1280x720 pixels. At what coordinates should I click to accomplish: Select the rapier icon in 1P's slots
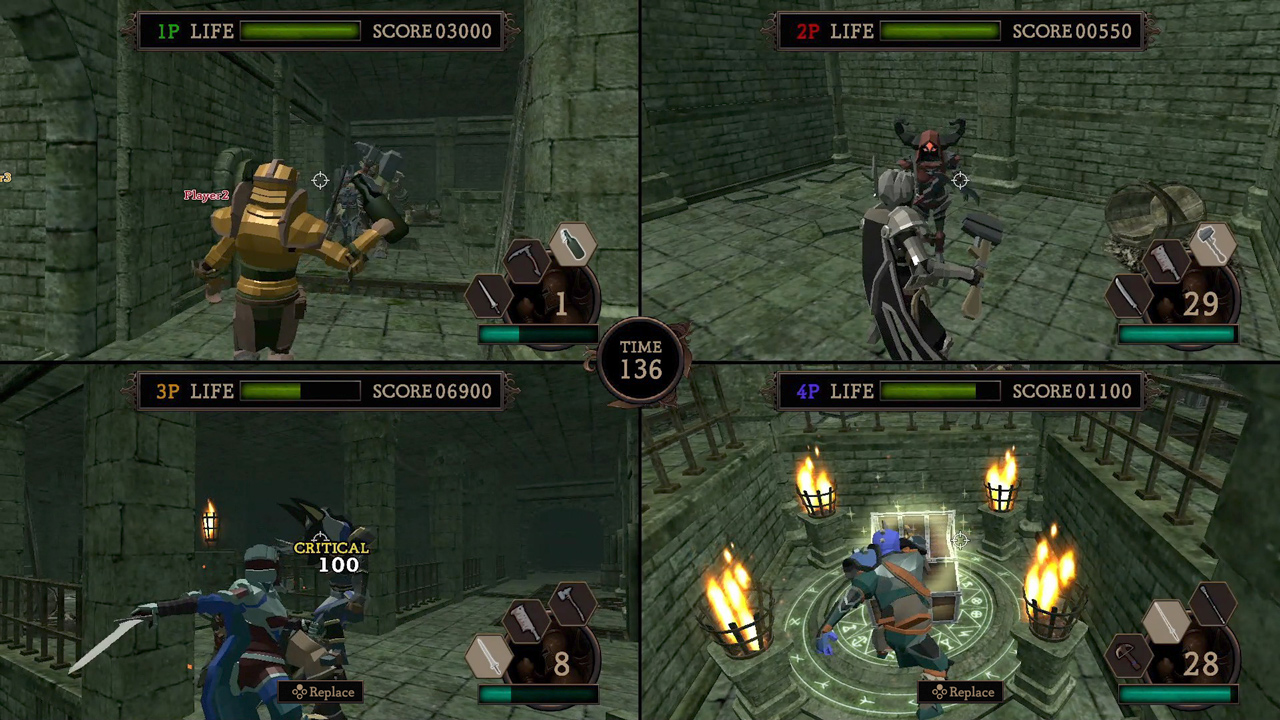[487, 298]
